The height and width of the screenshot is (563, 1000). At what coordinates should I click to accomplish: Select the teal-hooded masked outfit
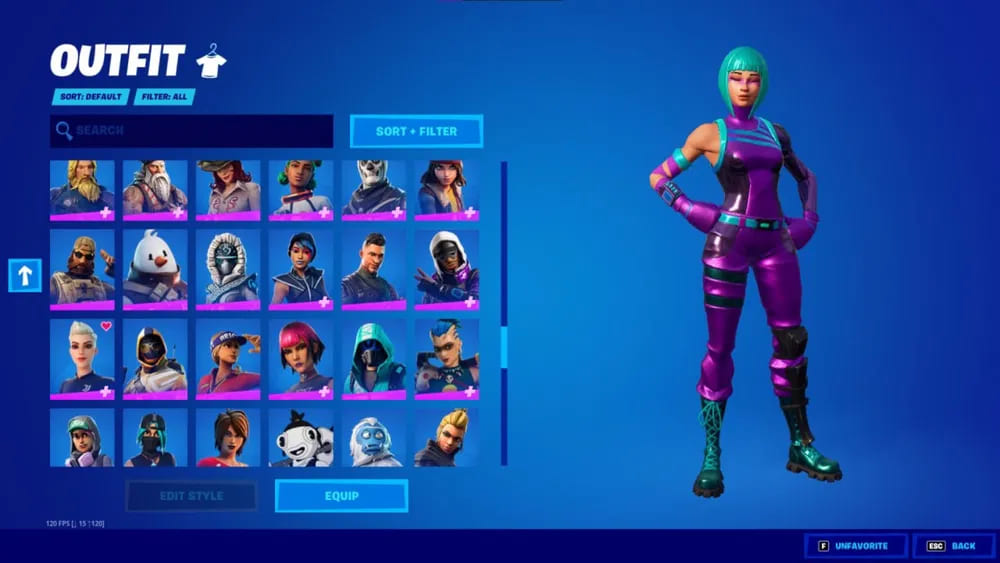(x=374, y=358)
